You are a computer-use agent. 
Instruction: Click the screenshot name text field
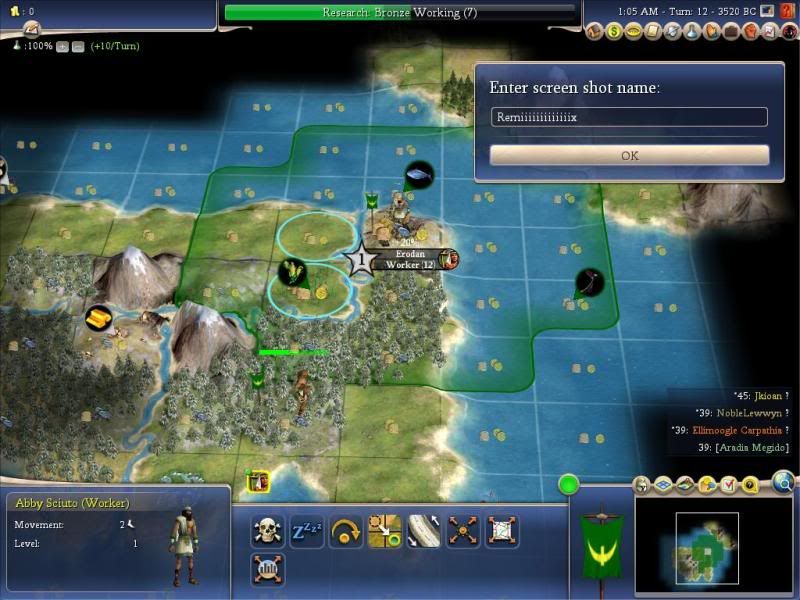coord(629,118)
